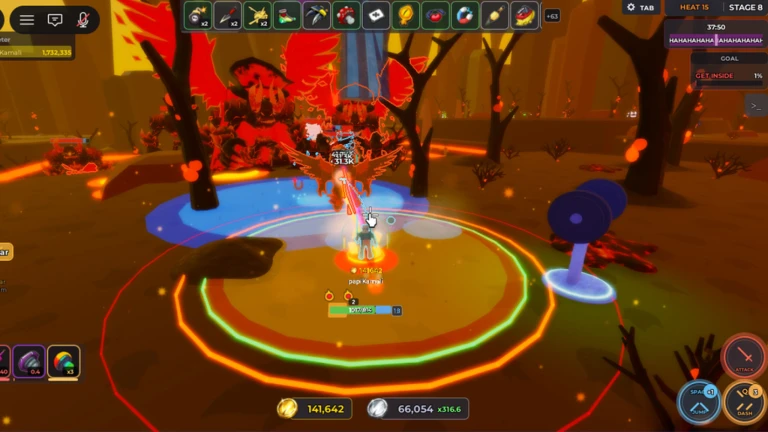Image resolution: width=768 pixels, height=432 pixels.
Task: Select the rainbow boot item slot
Action: [288, 15]
